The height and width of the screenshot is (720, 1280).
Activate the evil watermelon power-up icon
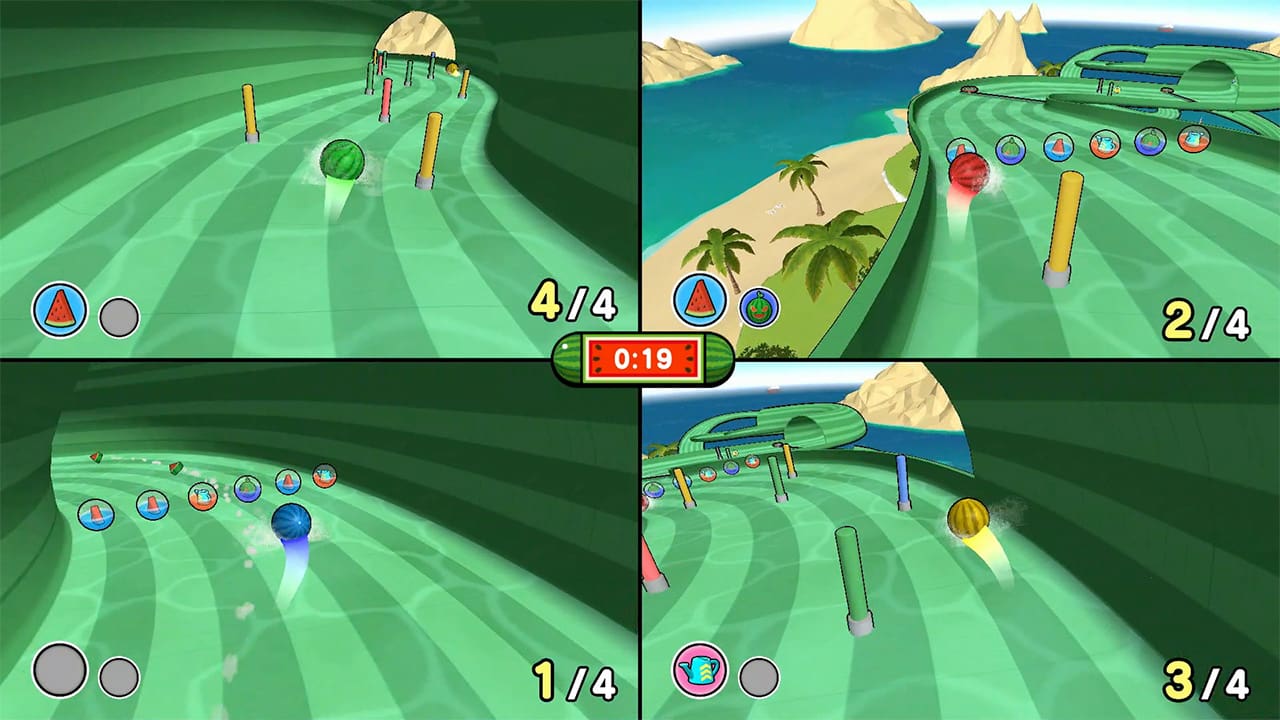[758, 308]
